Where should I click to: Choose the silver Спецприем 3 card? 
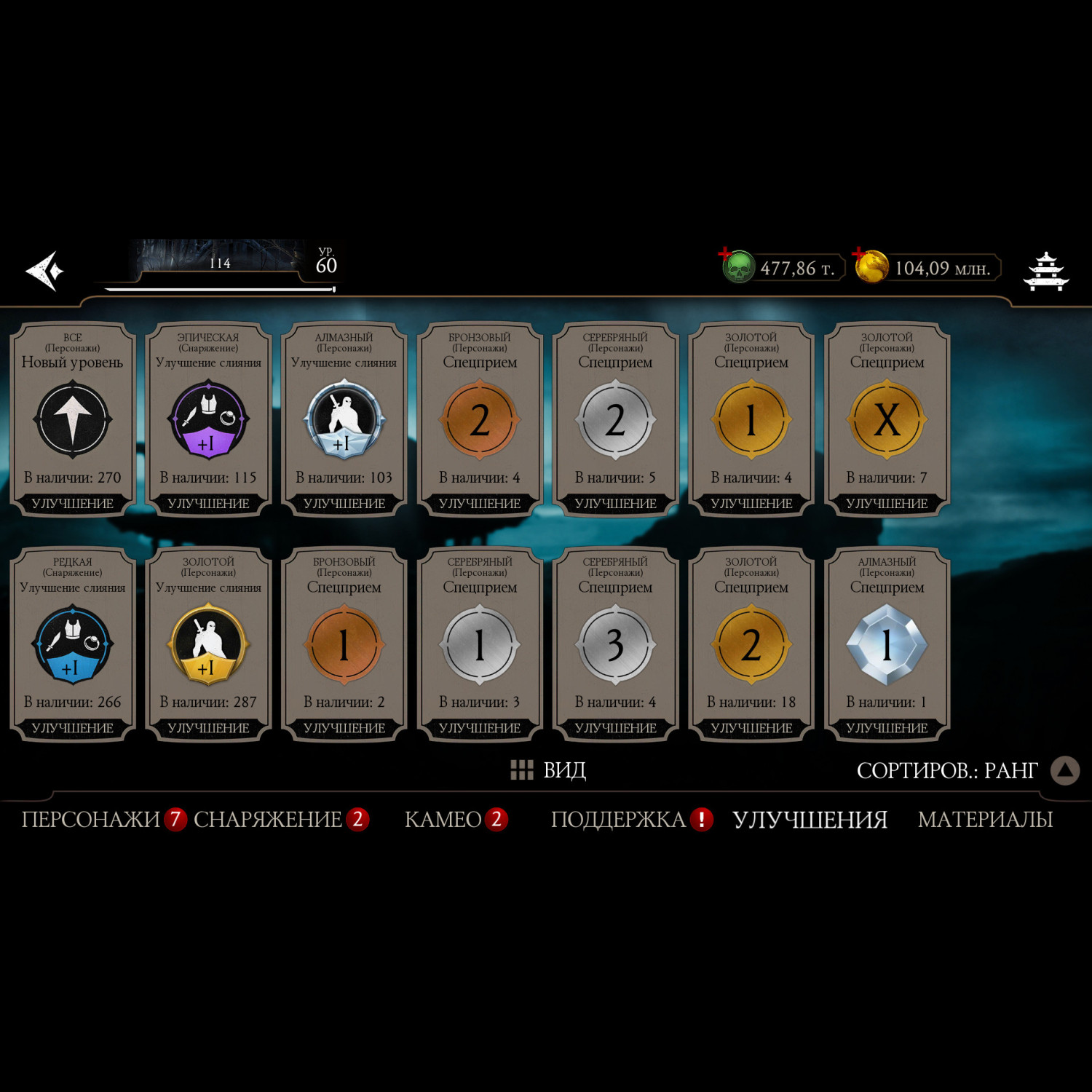pos(615,645)
